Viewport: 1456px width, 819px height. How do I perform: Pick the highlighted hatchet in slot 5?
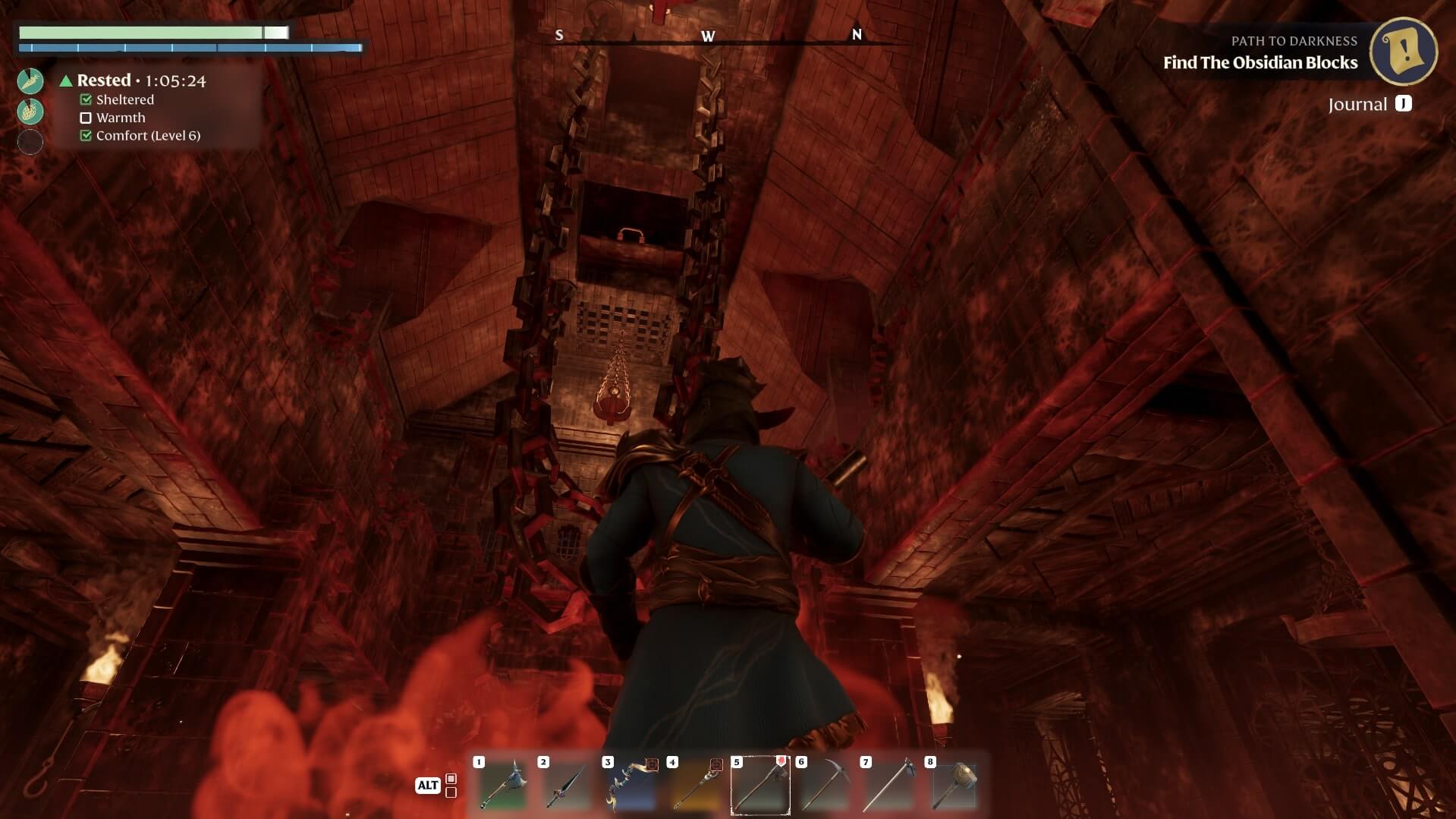pyautogui.click(x=760, y=785)
